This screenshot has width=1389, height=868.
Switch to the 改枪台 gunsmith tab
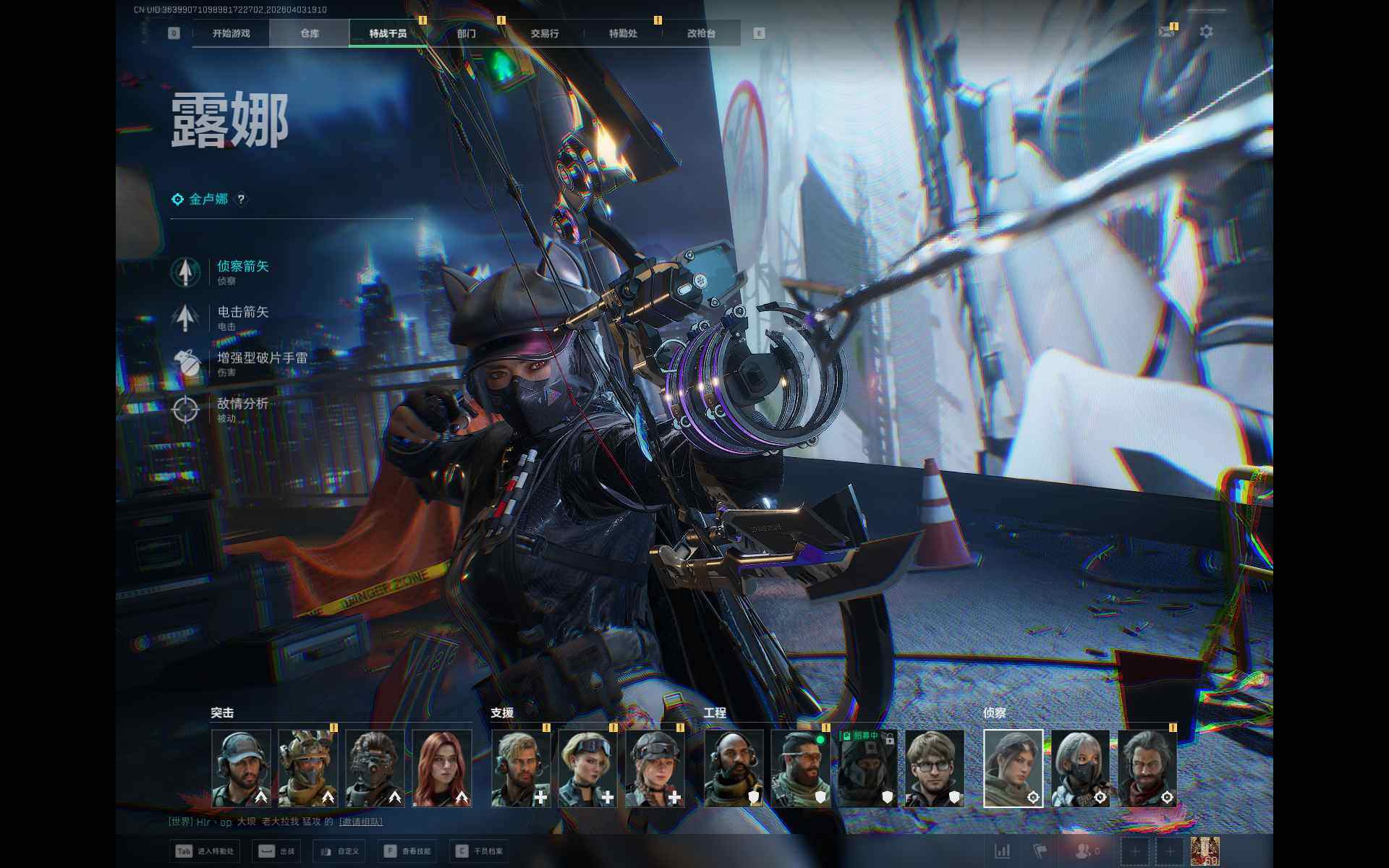coord(701,33)
